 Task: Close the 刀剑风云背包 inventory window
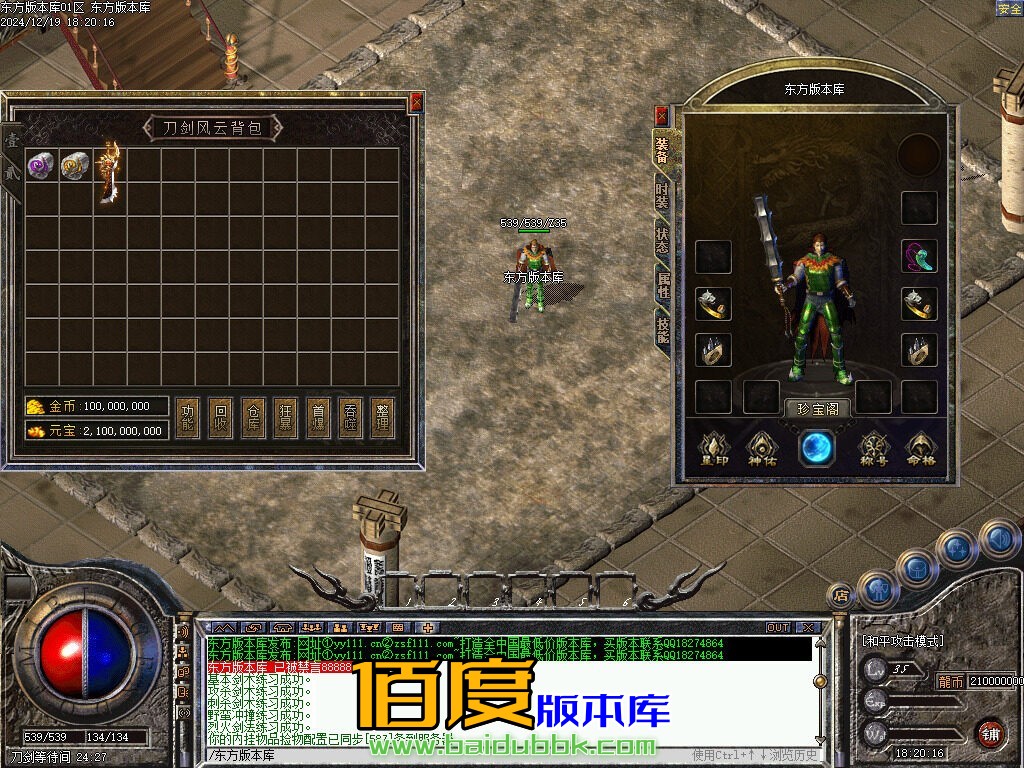[416, 102]
